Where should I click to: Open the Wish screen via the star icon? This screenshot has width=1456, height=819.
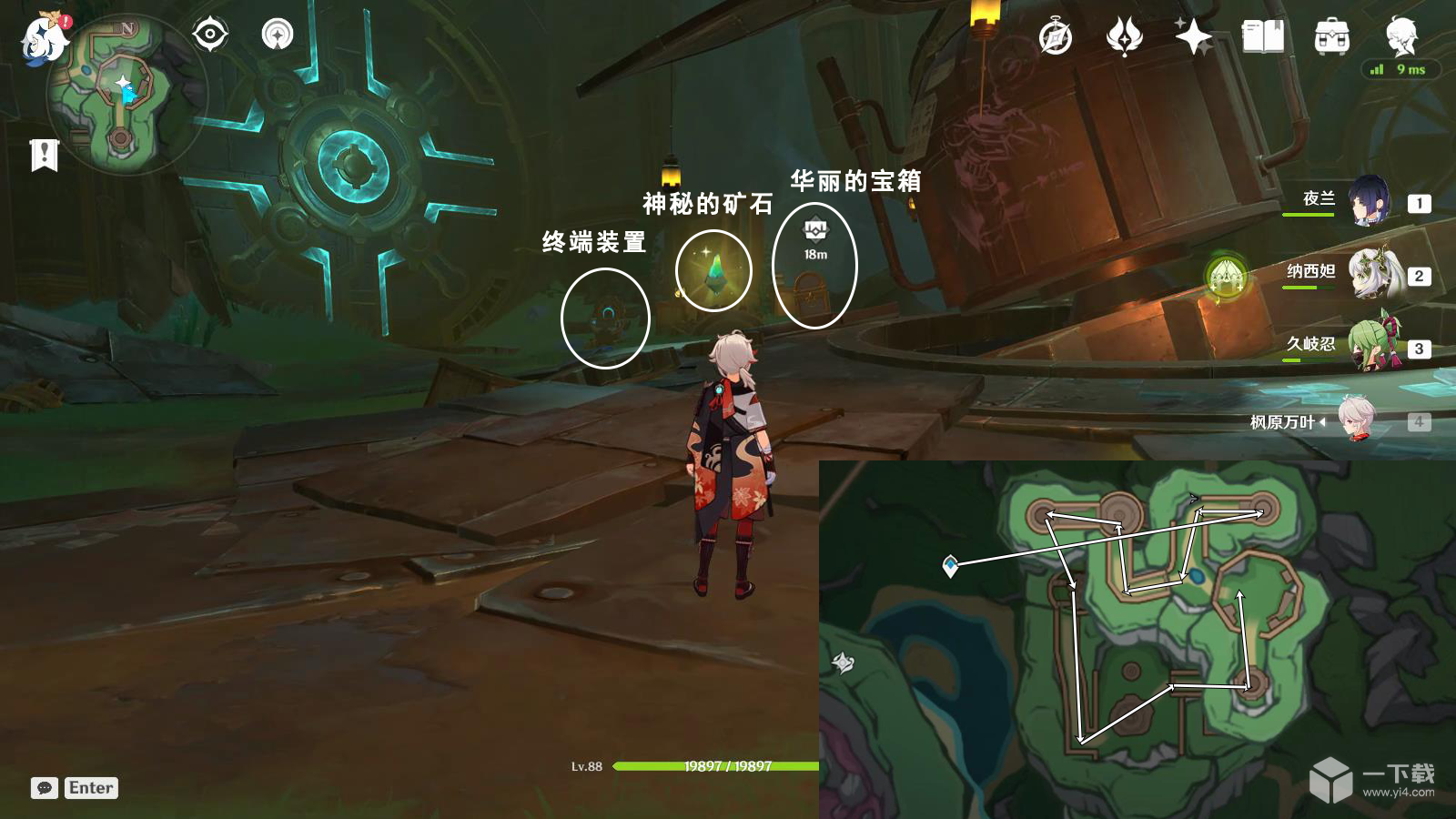pyautogui.click(x=1194, y=38)
